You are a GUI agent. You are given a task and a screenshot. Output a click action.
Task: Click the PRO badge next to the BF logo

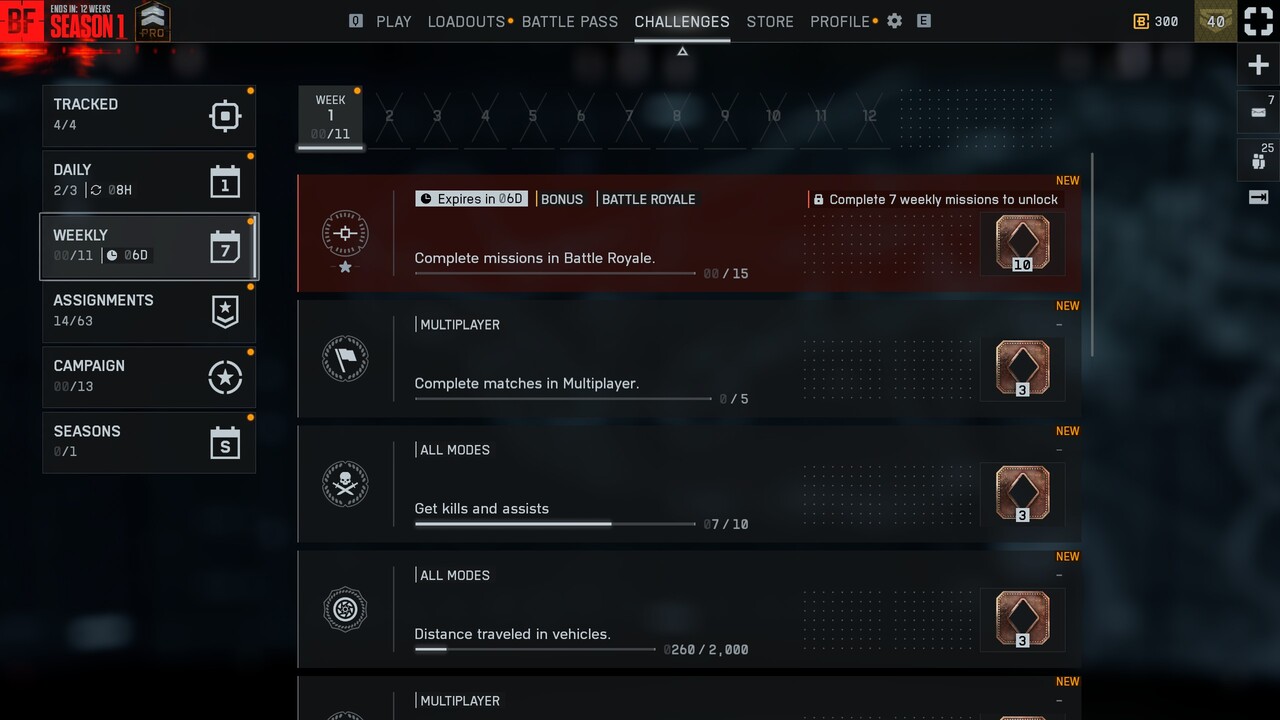click(152, 20)
